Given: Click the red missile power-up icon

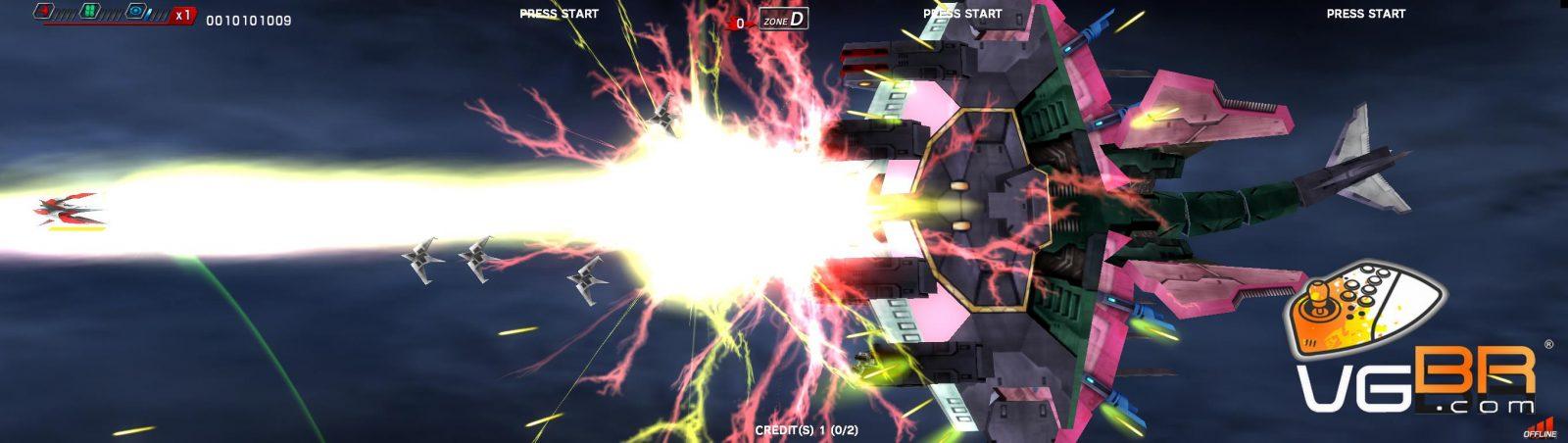Looking at the screenshot, I should pyautogui.click(x=45, y=12).
